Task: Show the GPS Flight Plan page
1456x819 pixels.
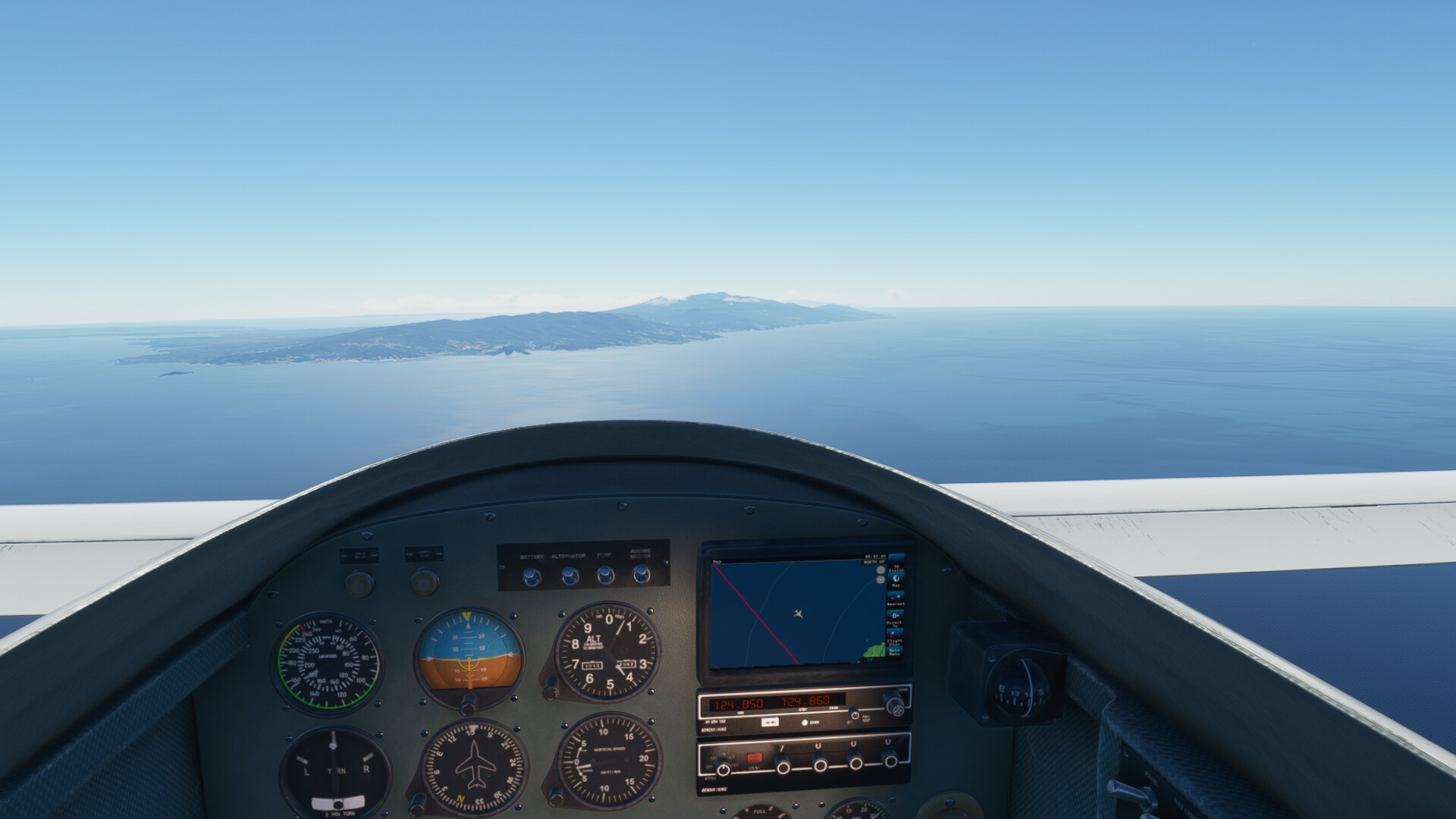Action: 895,636
